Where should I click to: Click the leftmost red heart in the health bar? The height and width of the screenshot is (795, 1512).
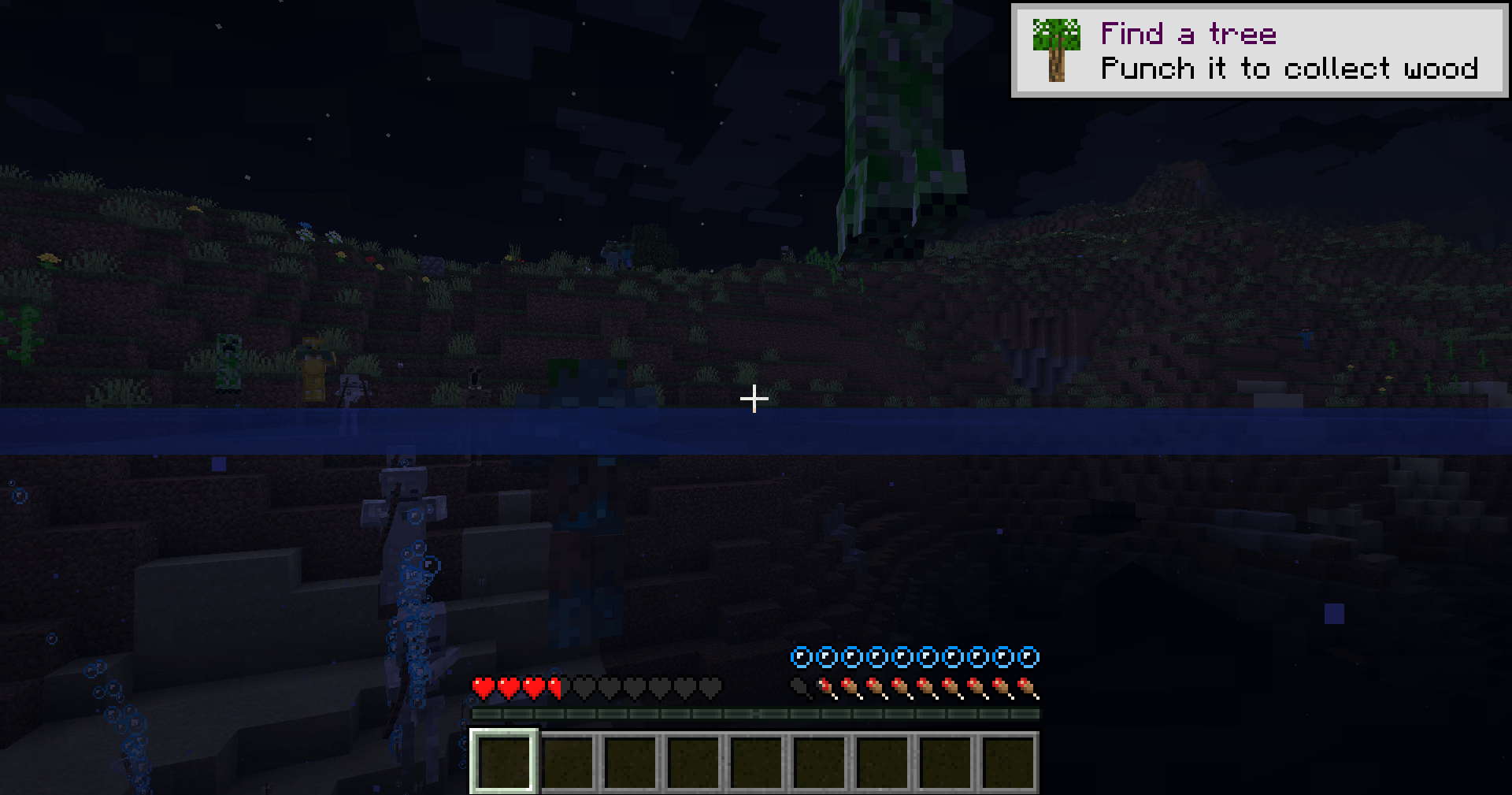(x=483, y=686)
